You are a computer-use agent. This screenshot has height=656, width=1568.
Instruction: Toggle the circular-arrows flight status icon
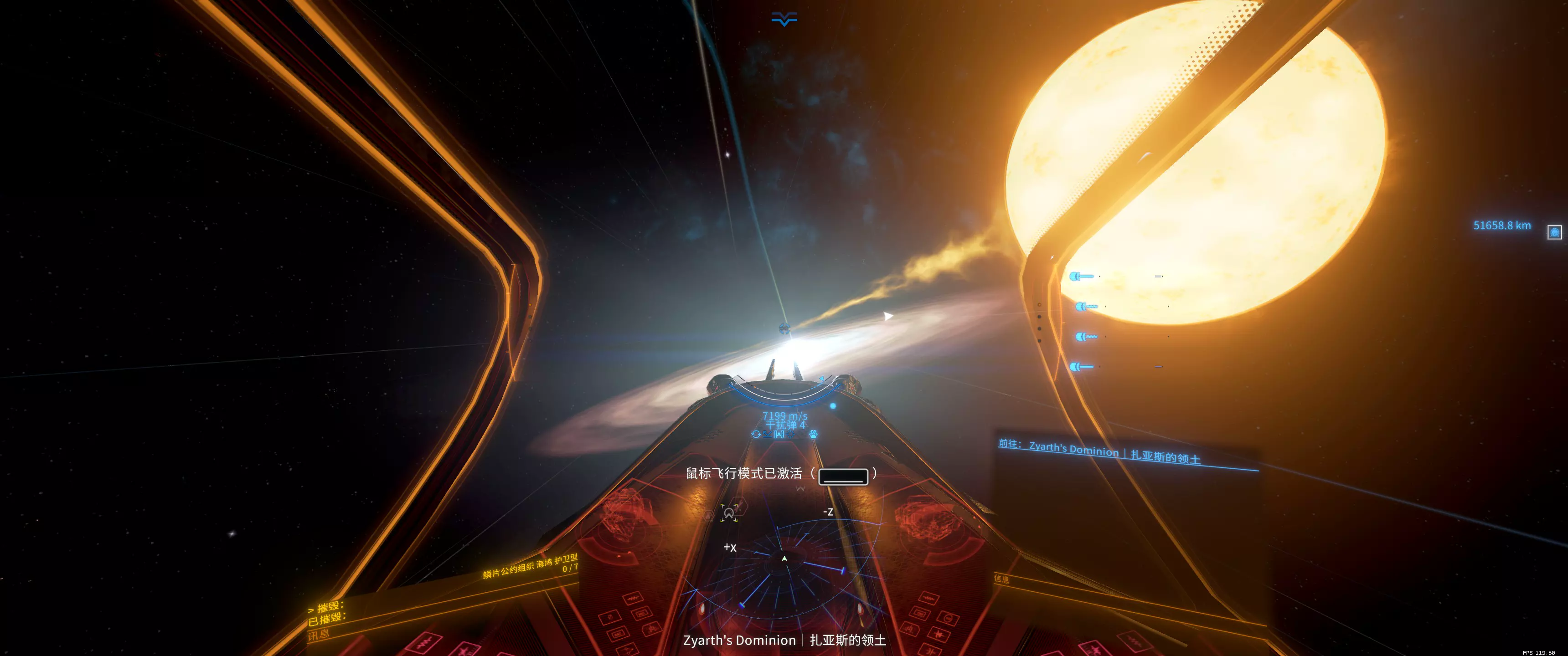tap(756, 434)
